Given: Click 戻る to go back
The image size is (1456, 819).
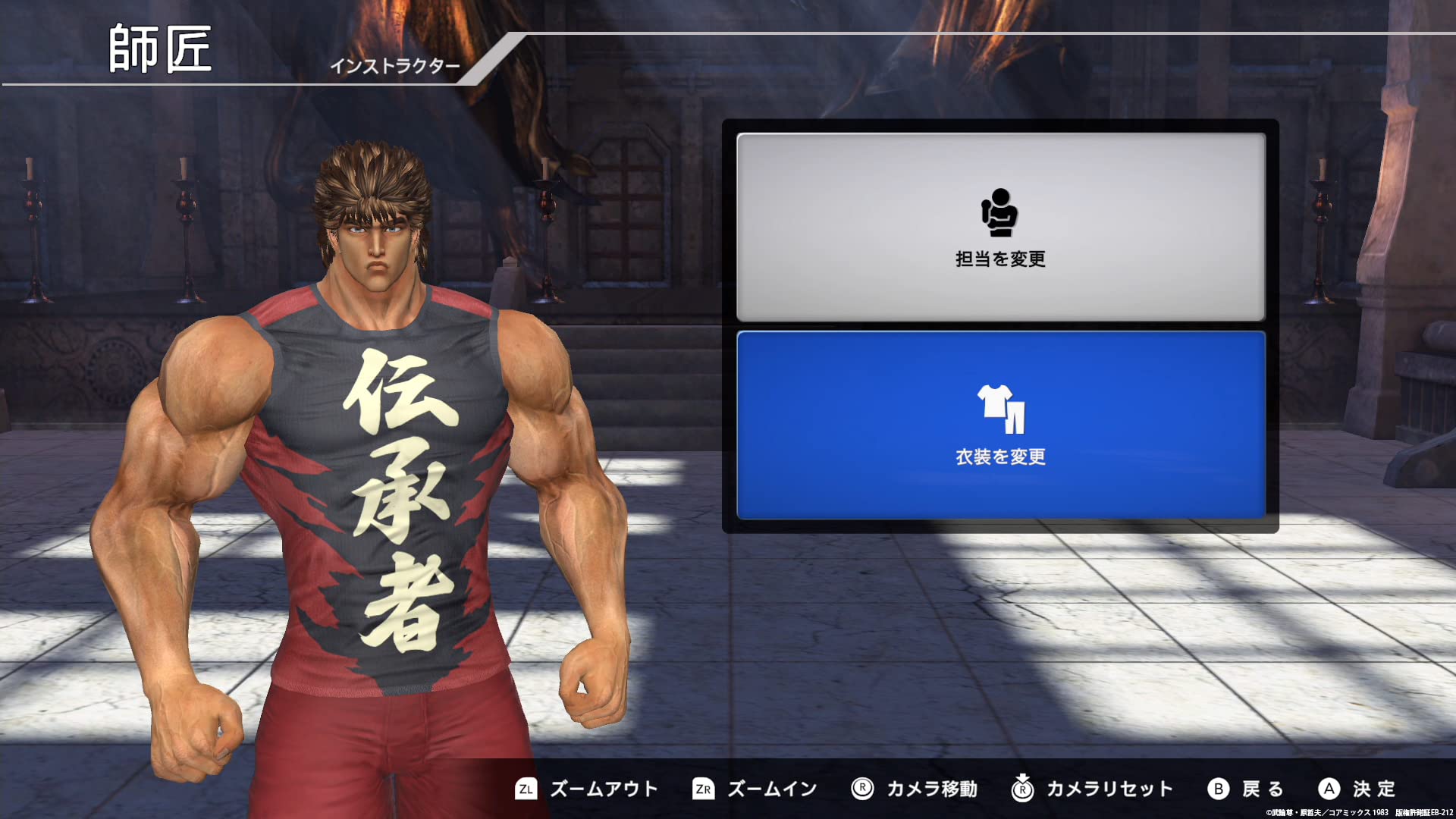Looking at the screenshot, I should (x=1262, y=789).
